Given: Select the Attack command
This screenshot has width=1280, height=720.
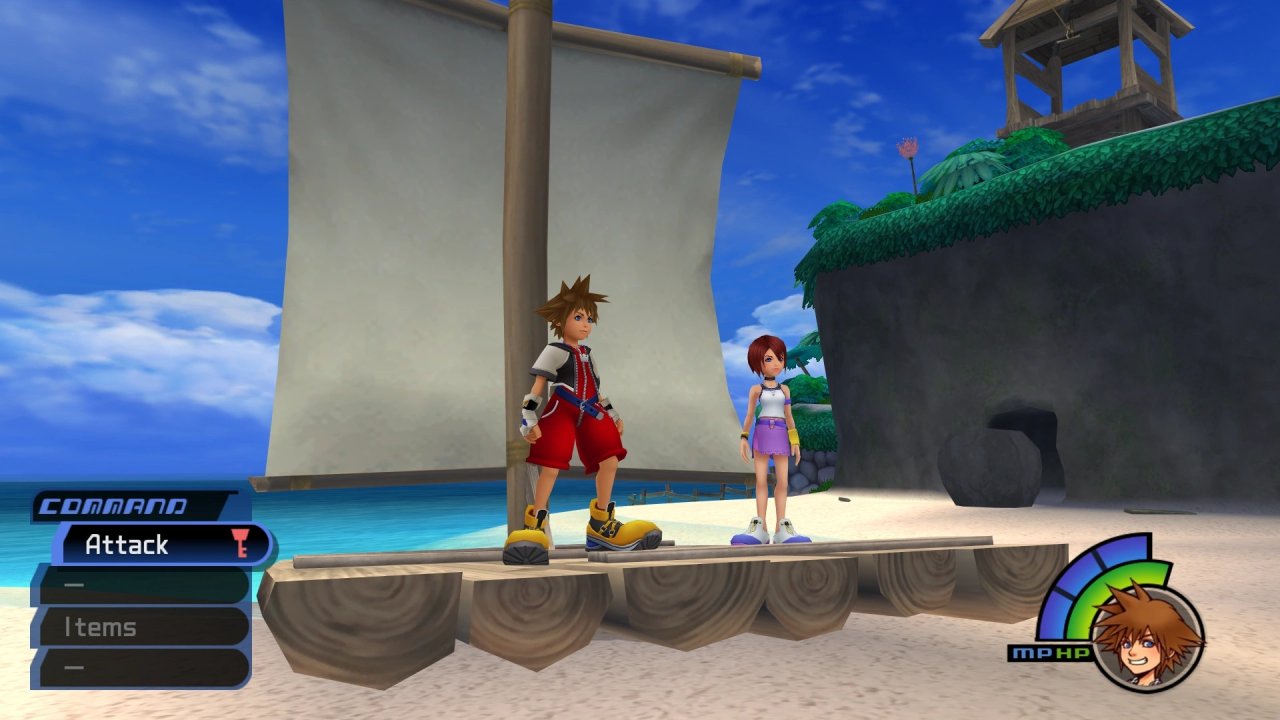Looking at the screenshot, I should click(160, 545).
